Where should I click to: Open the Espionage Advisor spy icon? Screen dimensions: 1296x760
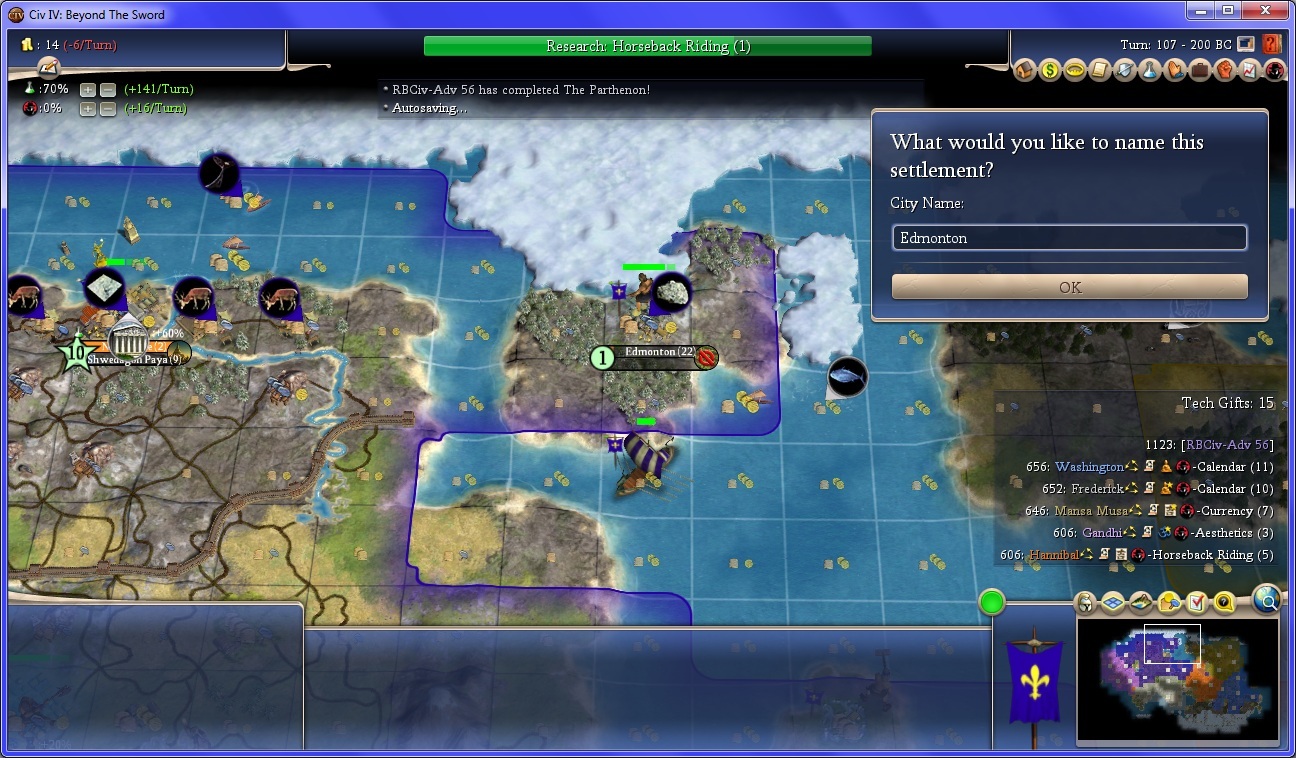pos(1274,71)
